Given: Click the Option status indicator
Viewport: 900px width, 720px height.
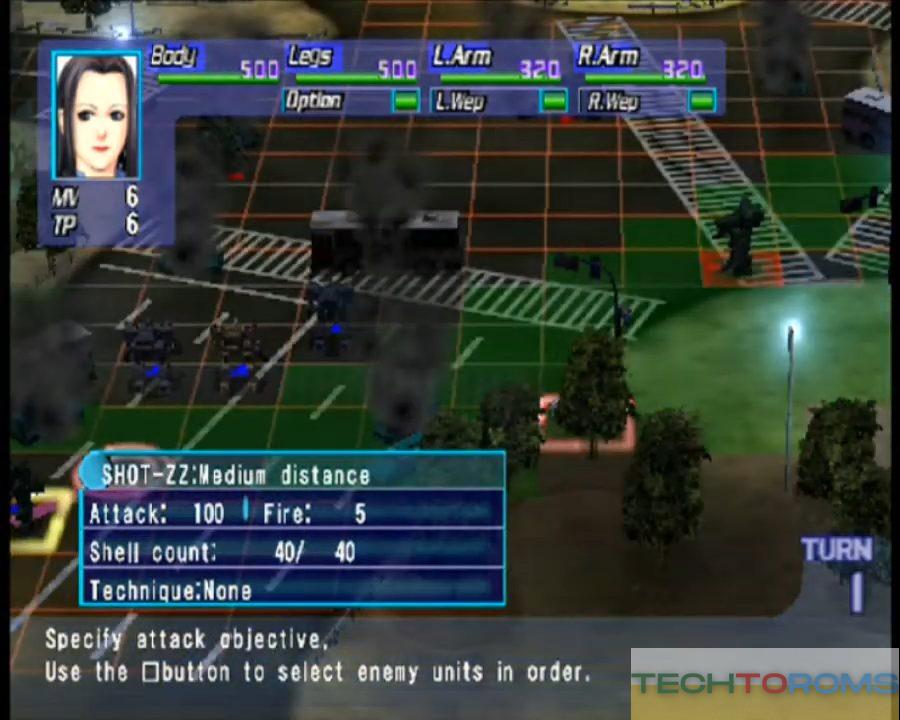Looking at the screenshot, I should coord(405,101).
